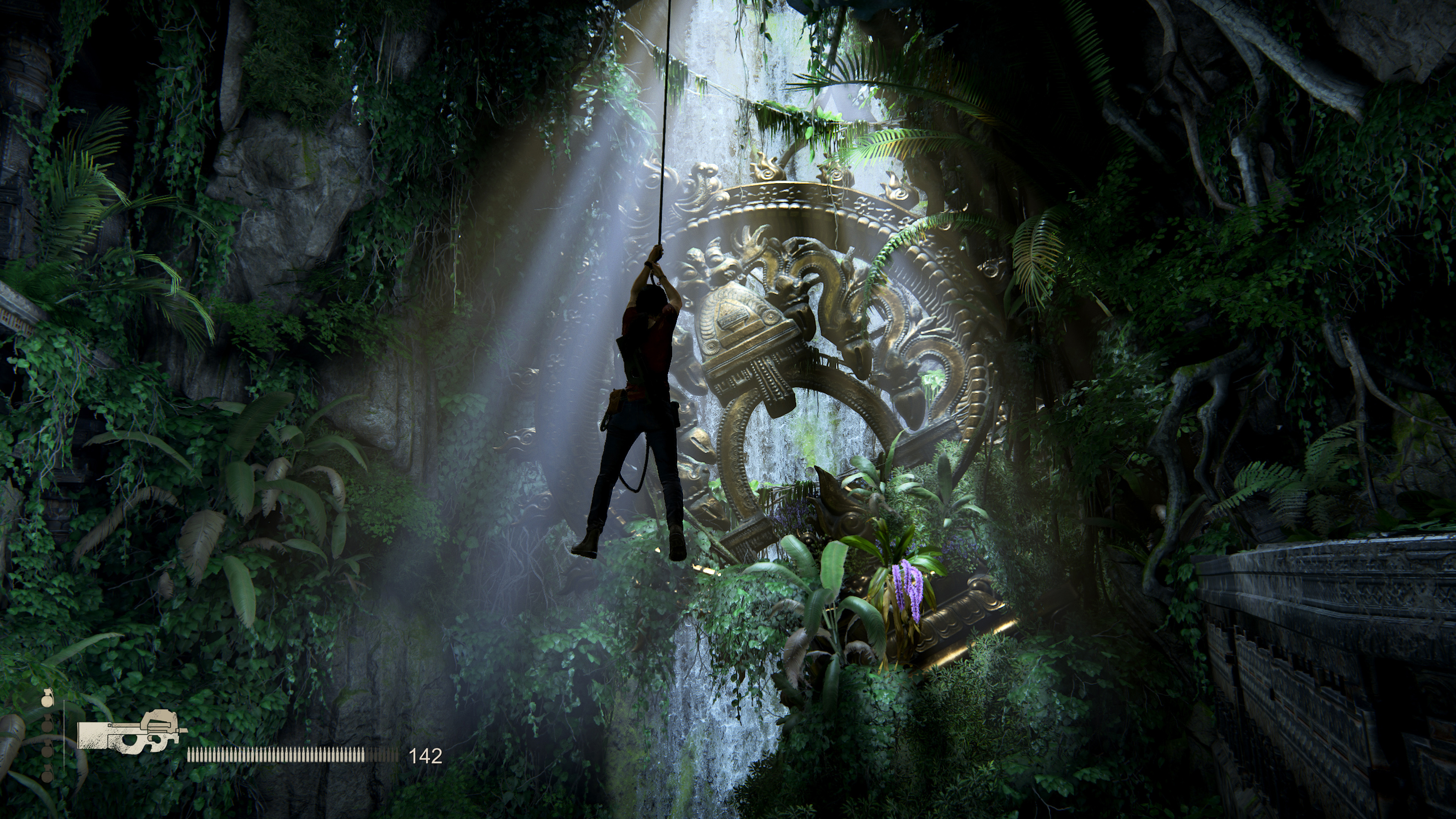Click the bright available grenade icon

tap(47, 699)
